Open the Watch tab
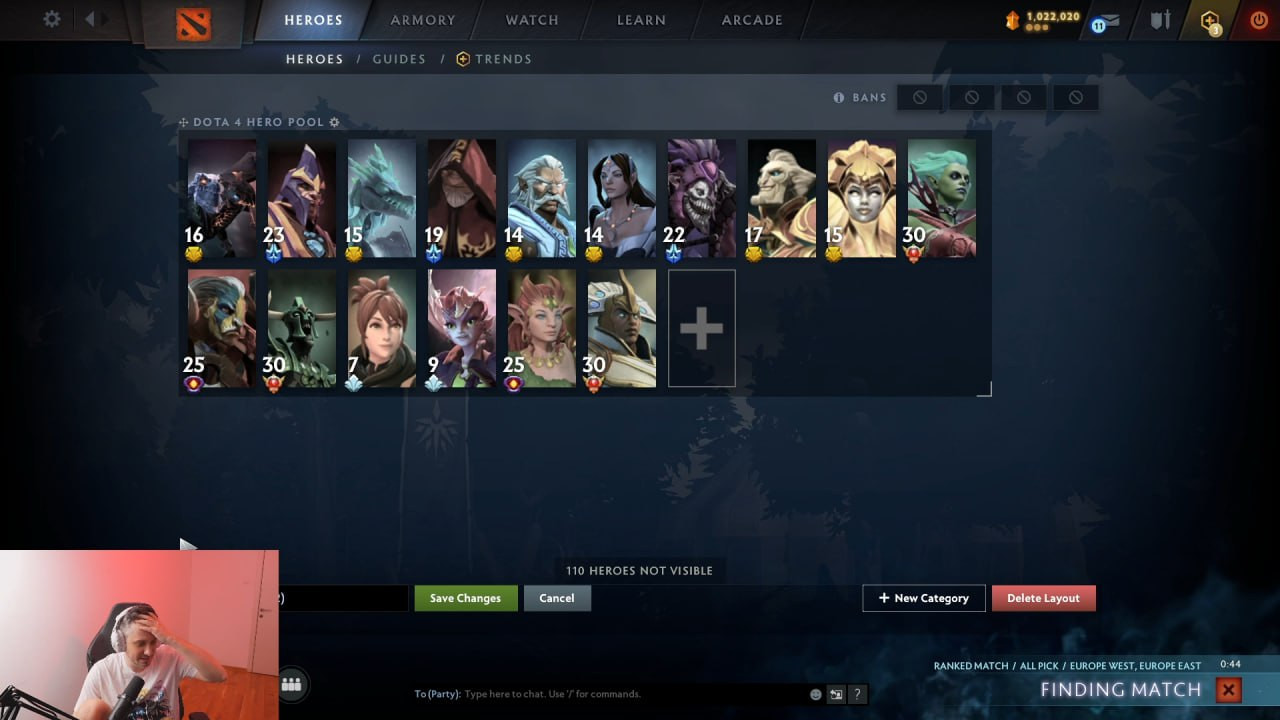This screenshot has height=720, width=1280. 532,20
